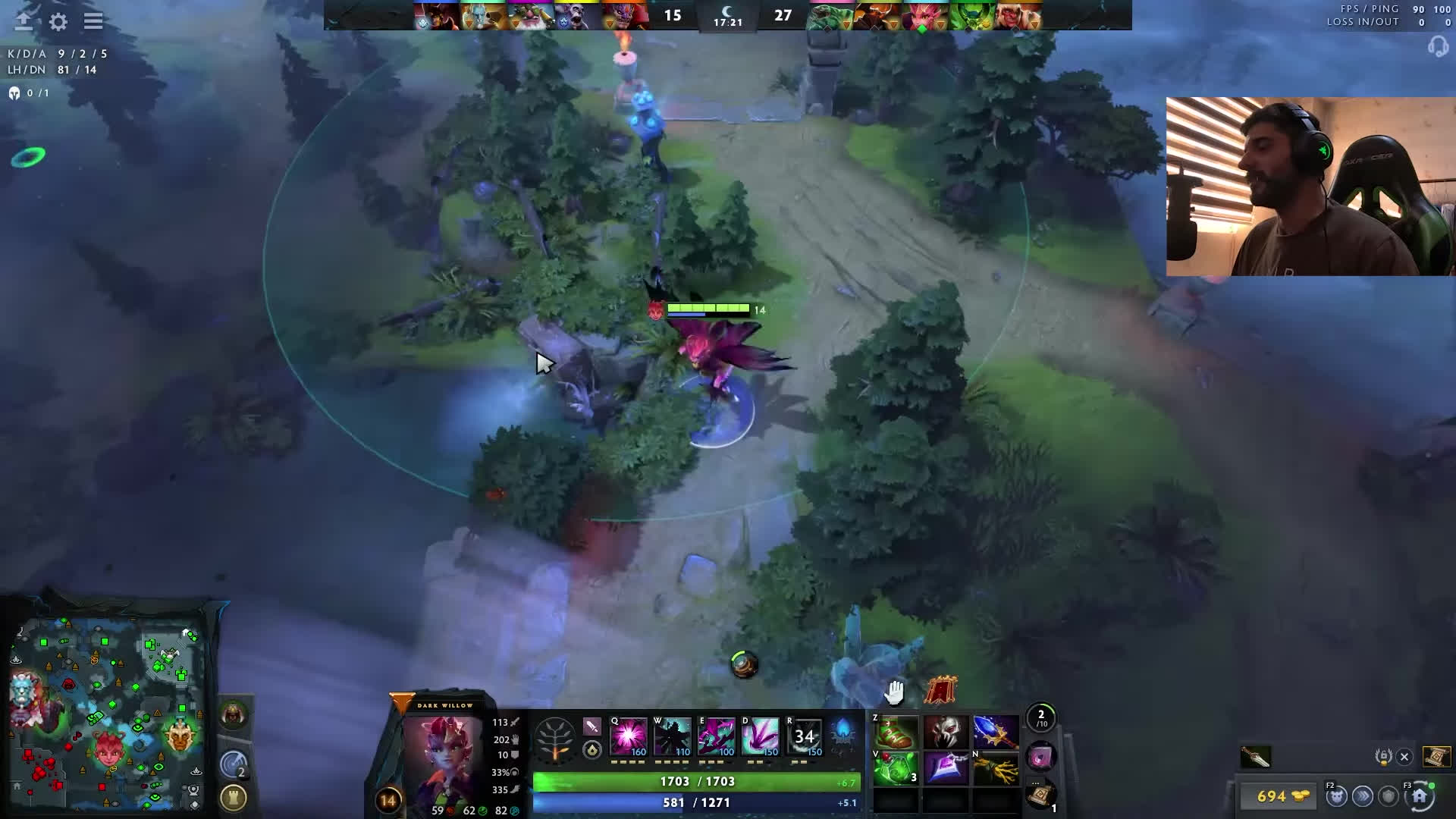Click the Dark Willow hero portrait
The width and height of the screenshot is (1456, 819).
(x=443, y=755)
